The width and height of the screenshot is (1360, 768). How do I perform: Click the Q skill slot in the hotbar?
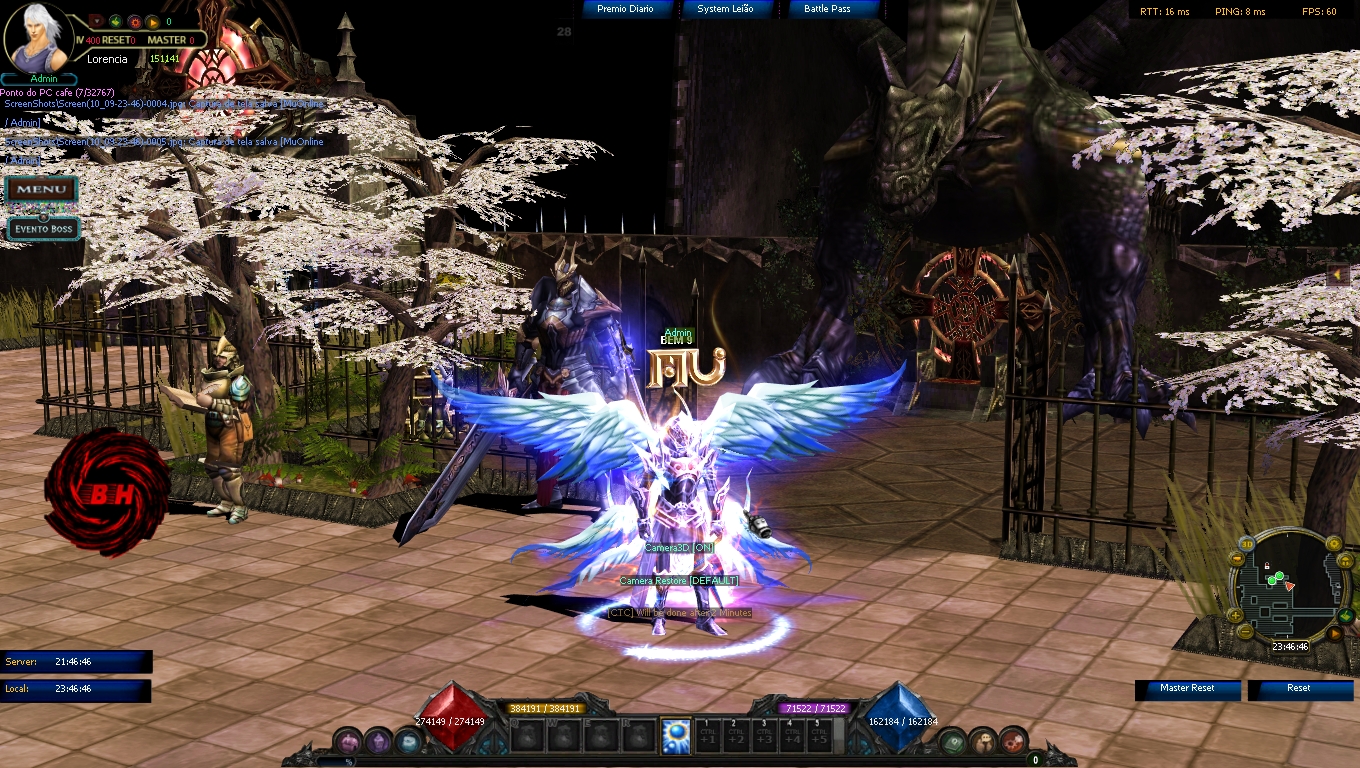528,737
